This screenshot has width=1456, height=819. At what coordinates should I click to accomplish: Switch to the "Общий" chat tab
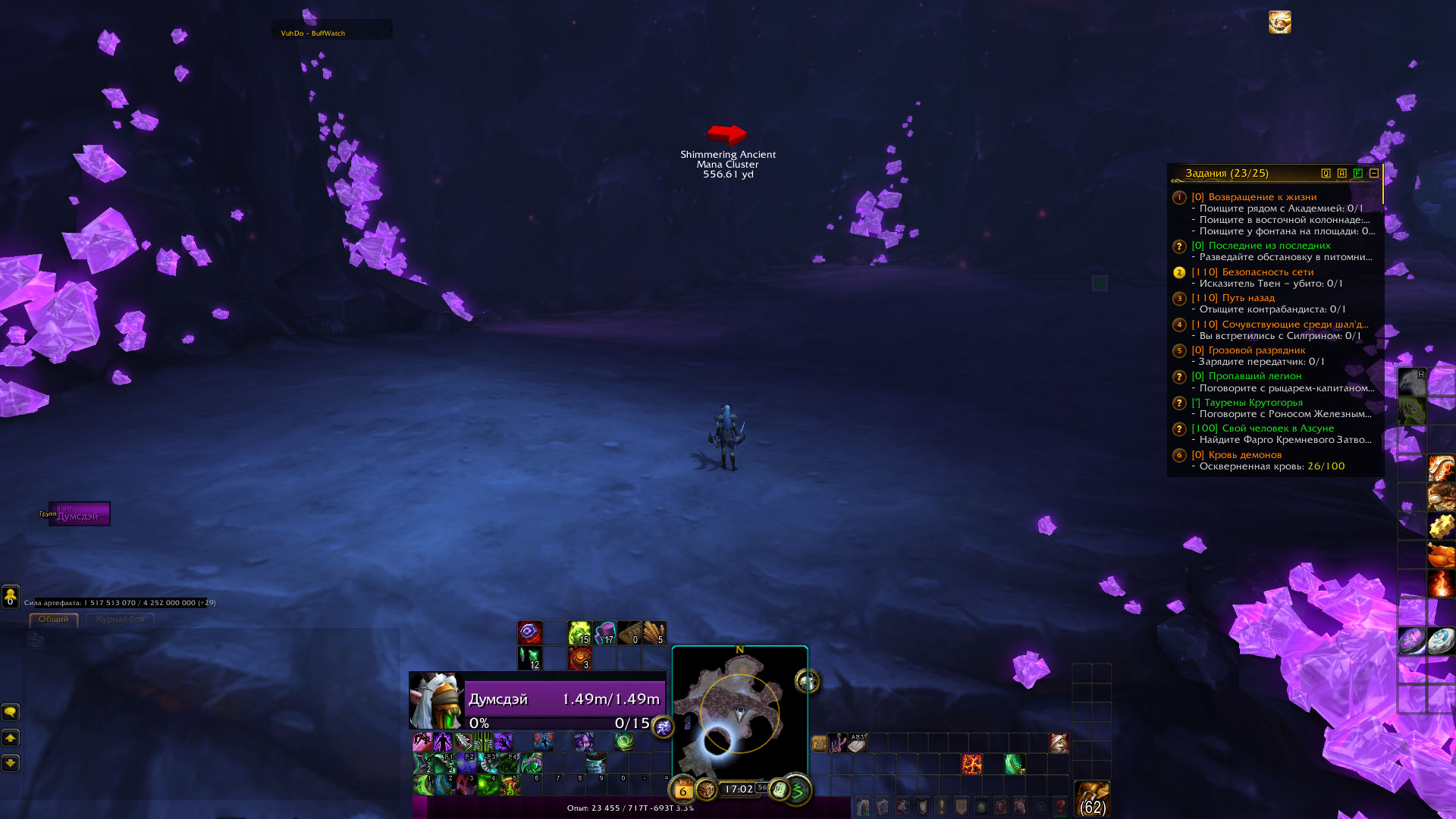pyautogui.click(x=53, y=620)
